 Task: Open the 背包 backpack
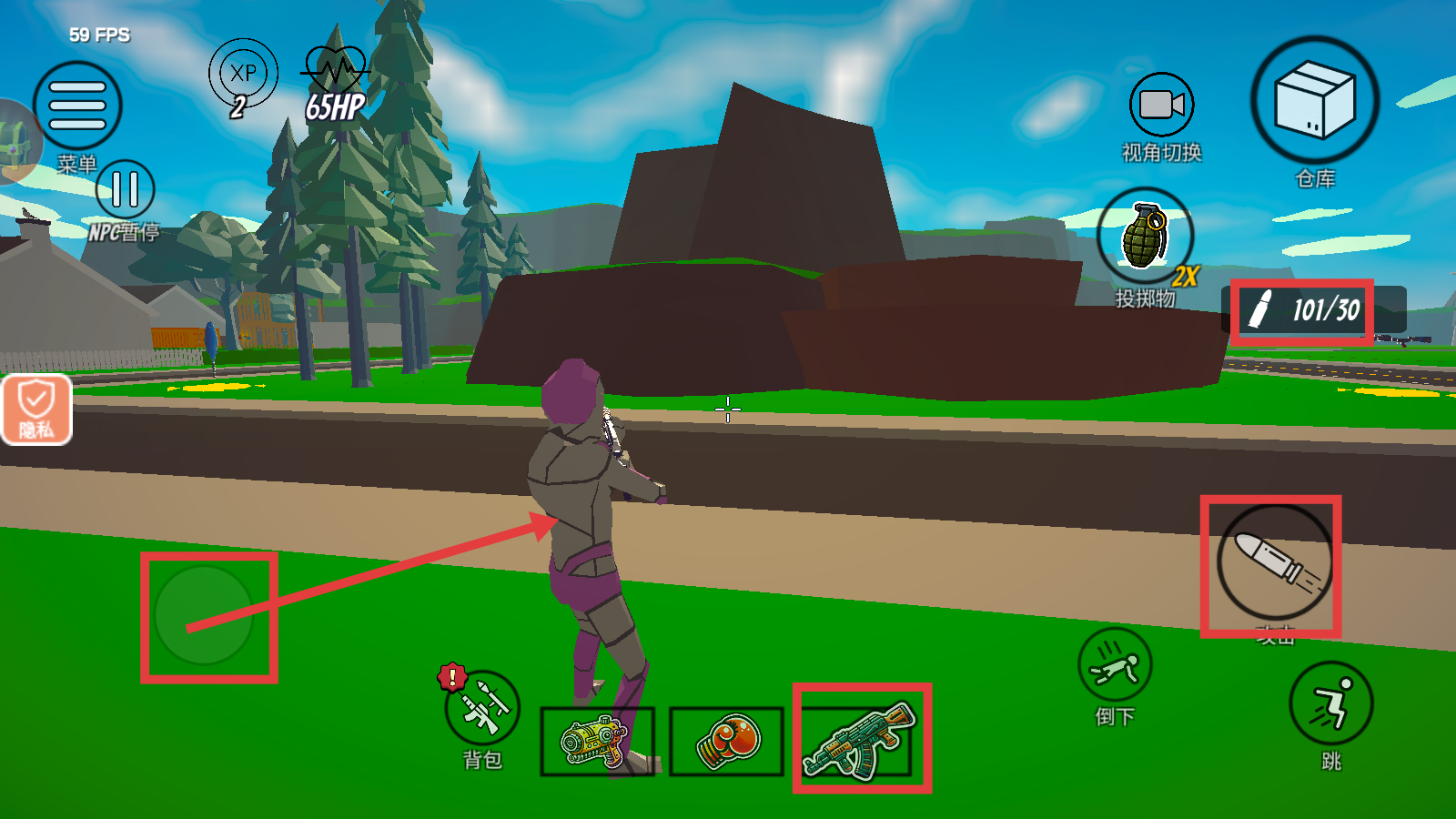click(x=482, y=710)
